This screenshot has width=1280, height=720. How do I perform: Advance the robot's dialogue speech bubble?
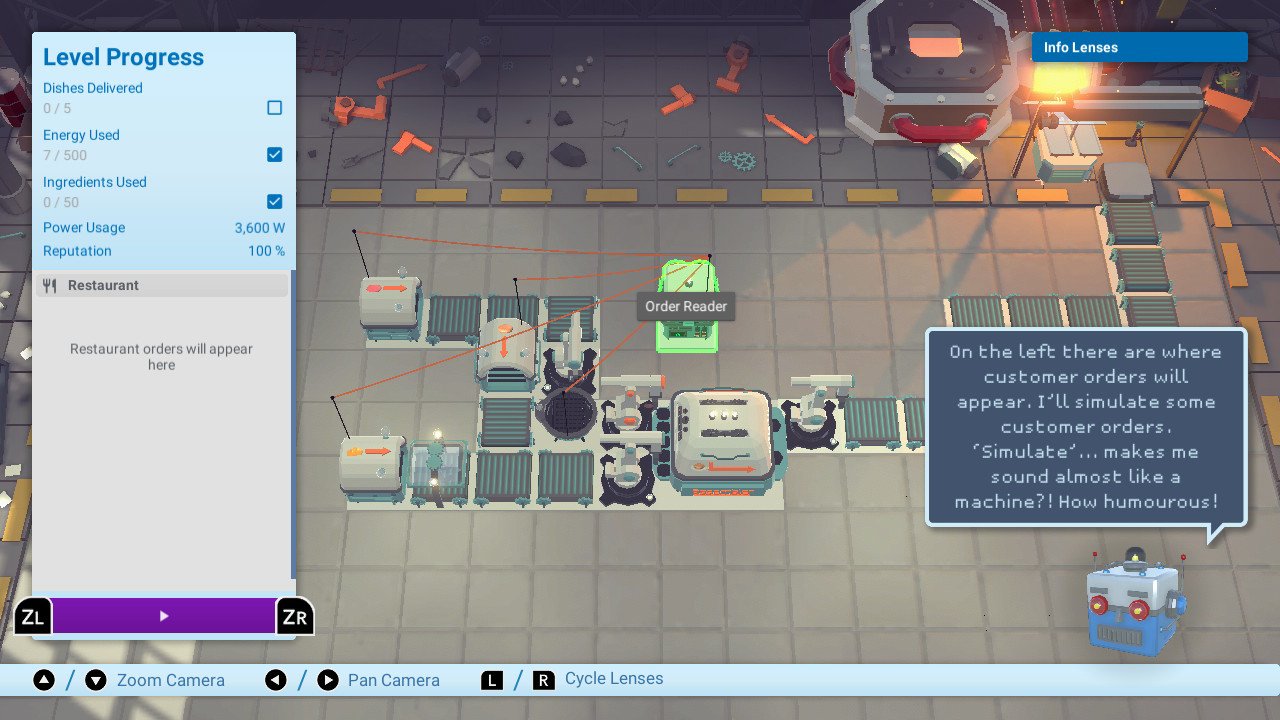tap(1085, 427)
